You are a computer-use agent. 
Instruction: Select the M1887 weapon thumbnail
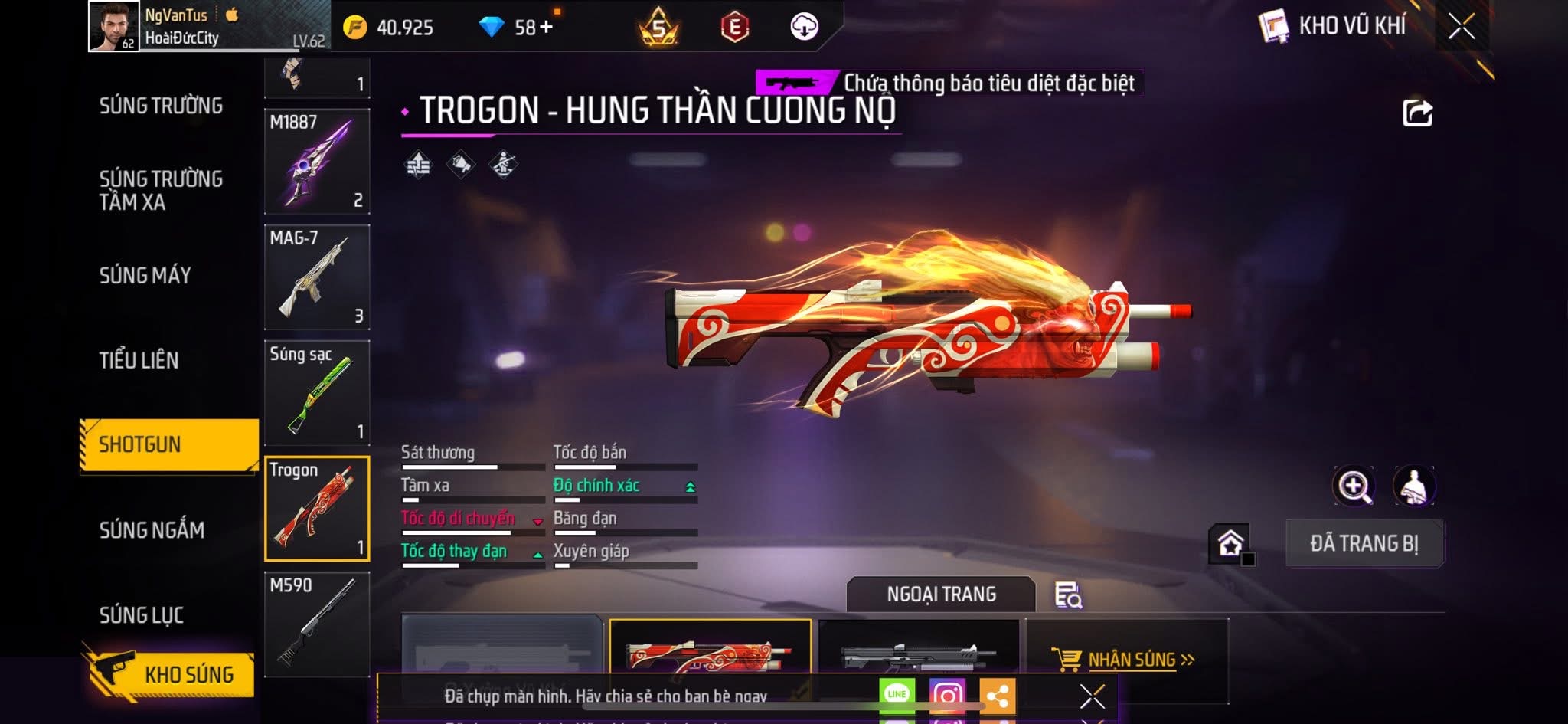pos(317,162)
